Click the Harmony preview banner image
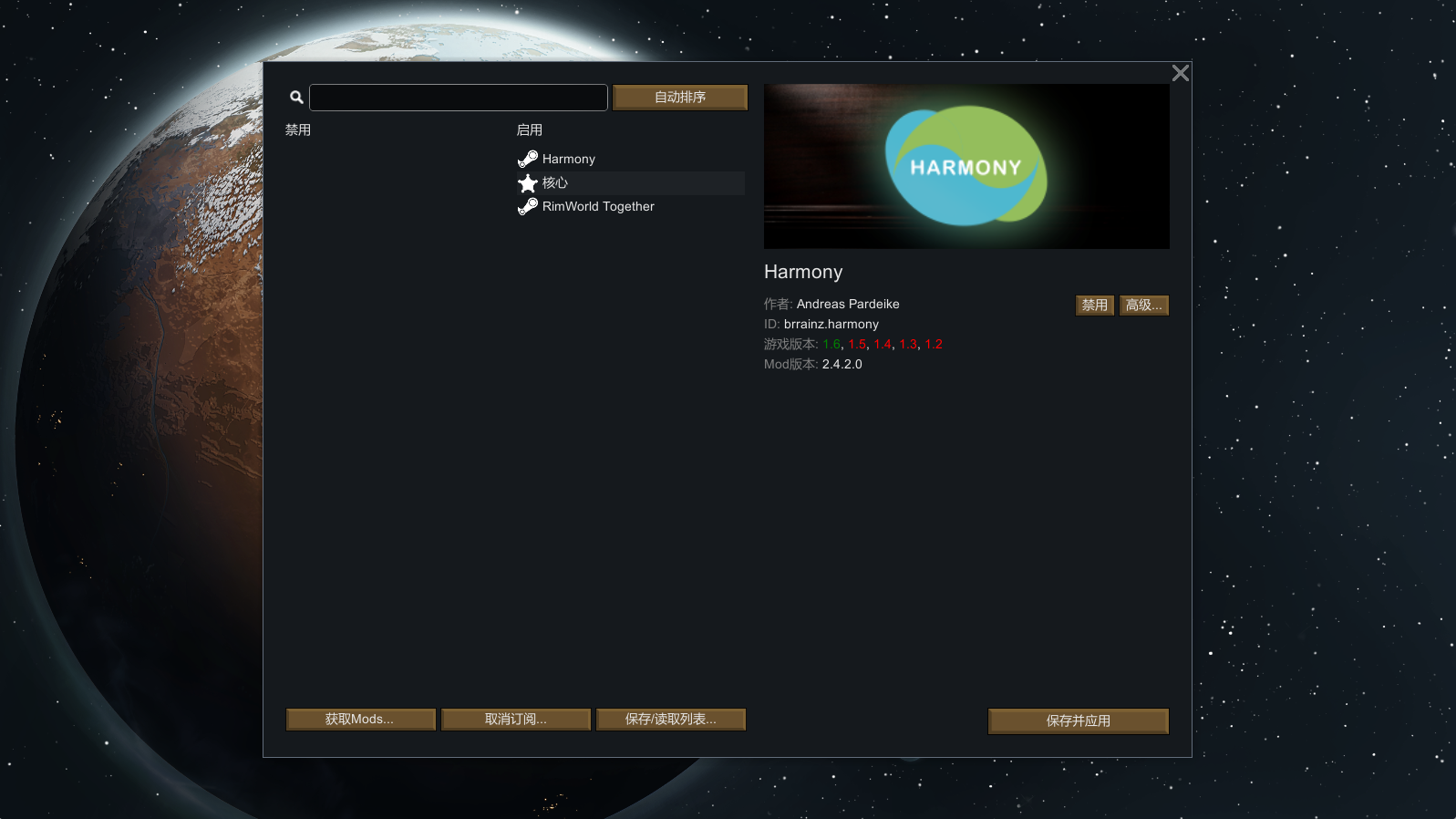Image resolution: width=1456 pixels, height=819 pixels. tap(966, 166)
